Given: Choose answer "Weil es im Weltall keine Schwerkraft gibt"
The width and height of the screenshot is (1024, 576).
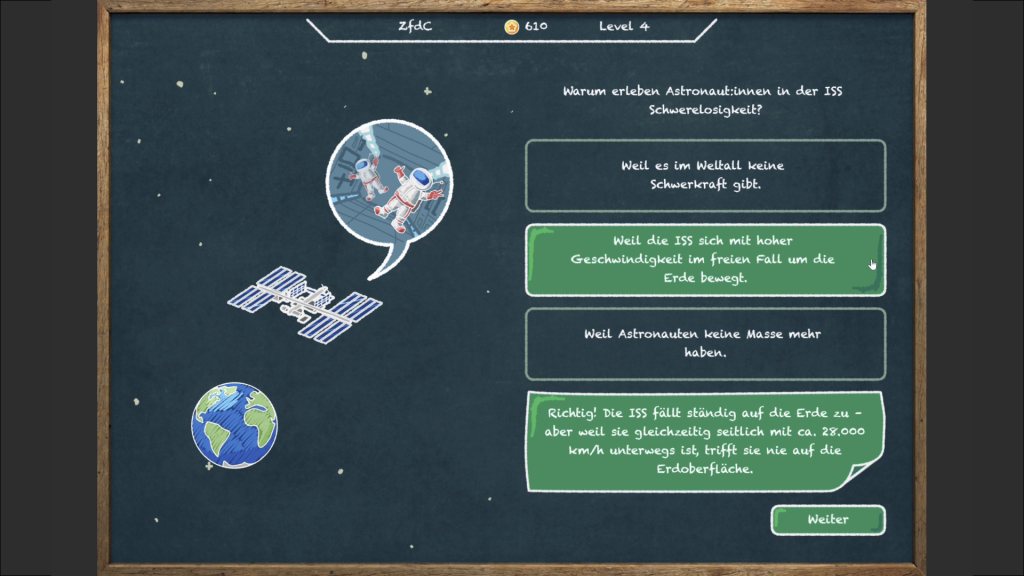Looking at the screenshot, I should [x=705, y=175].
